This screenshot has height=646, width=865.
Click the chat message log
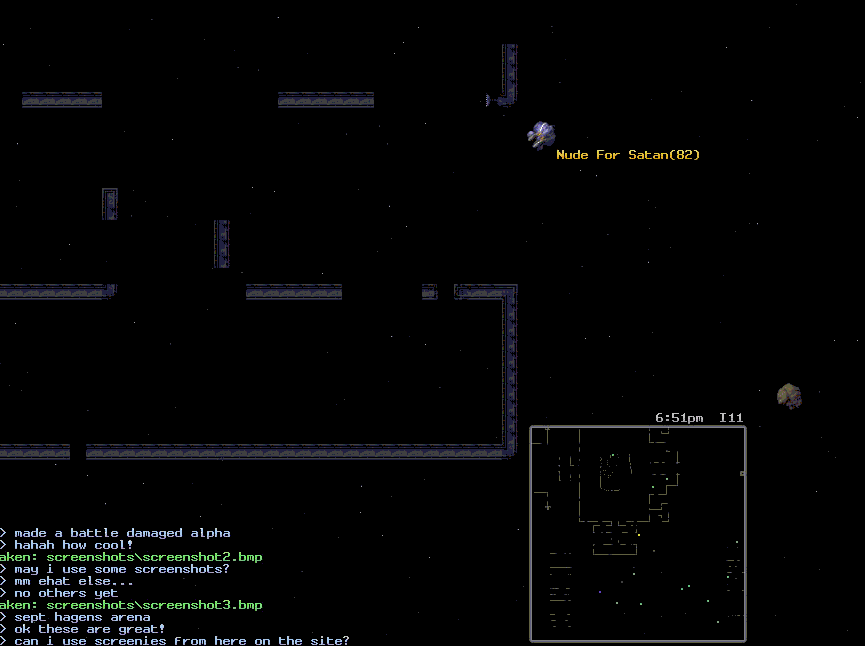(175, 587)
